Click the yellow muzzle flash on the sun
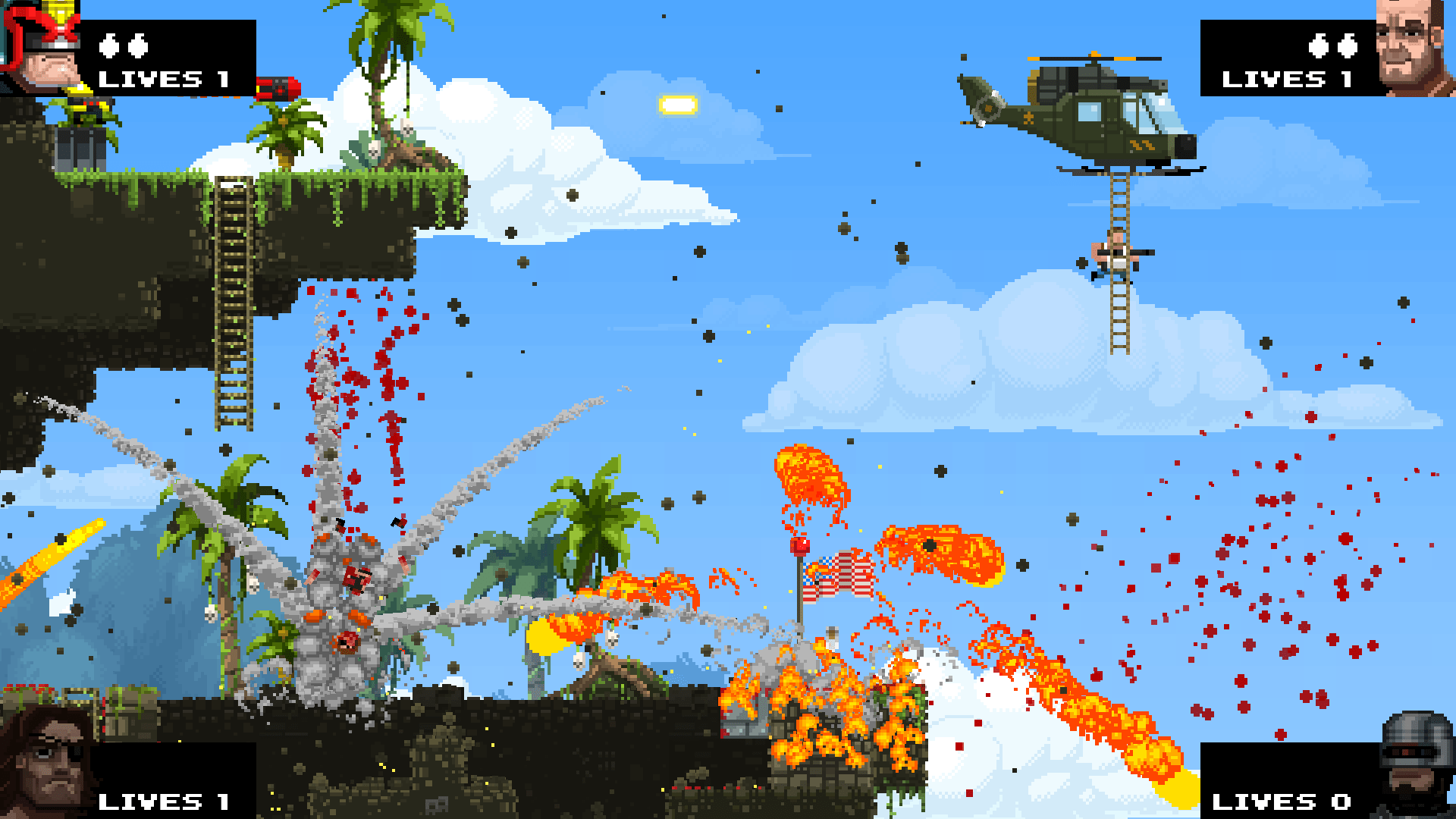 (679, 102)
